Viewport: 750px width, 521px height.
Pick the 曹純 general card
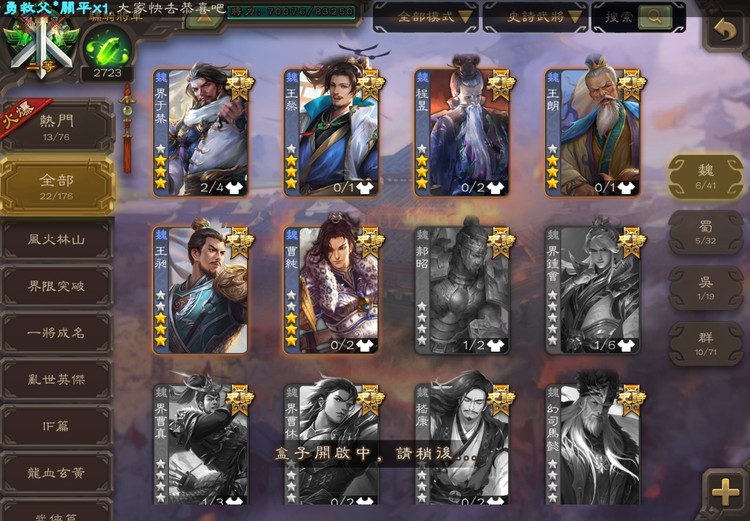pyautogui.click(x=331, y=290)
